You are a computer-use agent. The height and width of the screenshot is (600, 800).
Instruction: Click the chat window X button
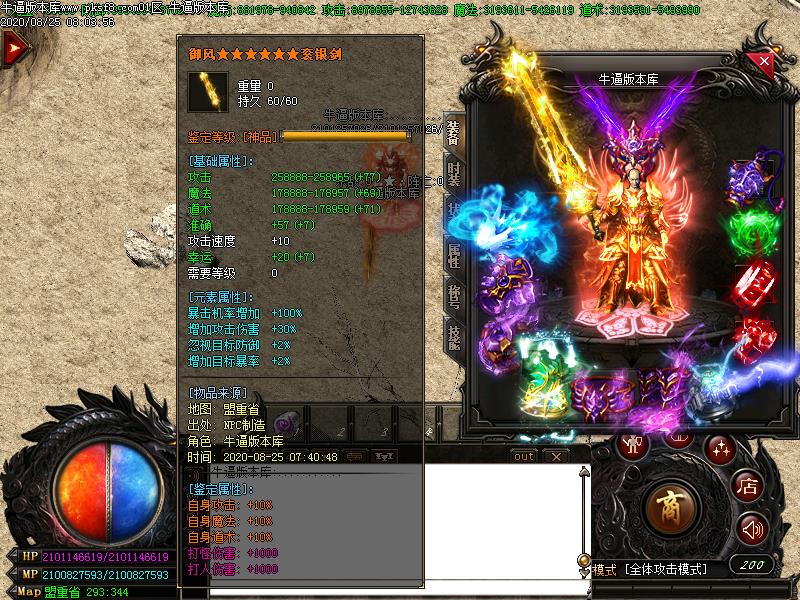coord(557,456)
